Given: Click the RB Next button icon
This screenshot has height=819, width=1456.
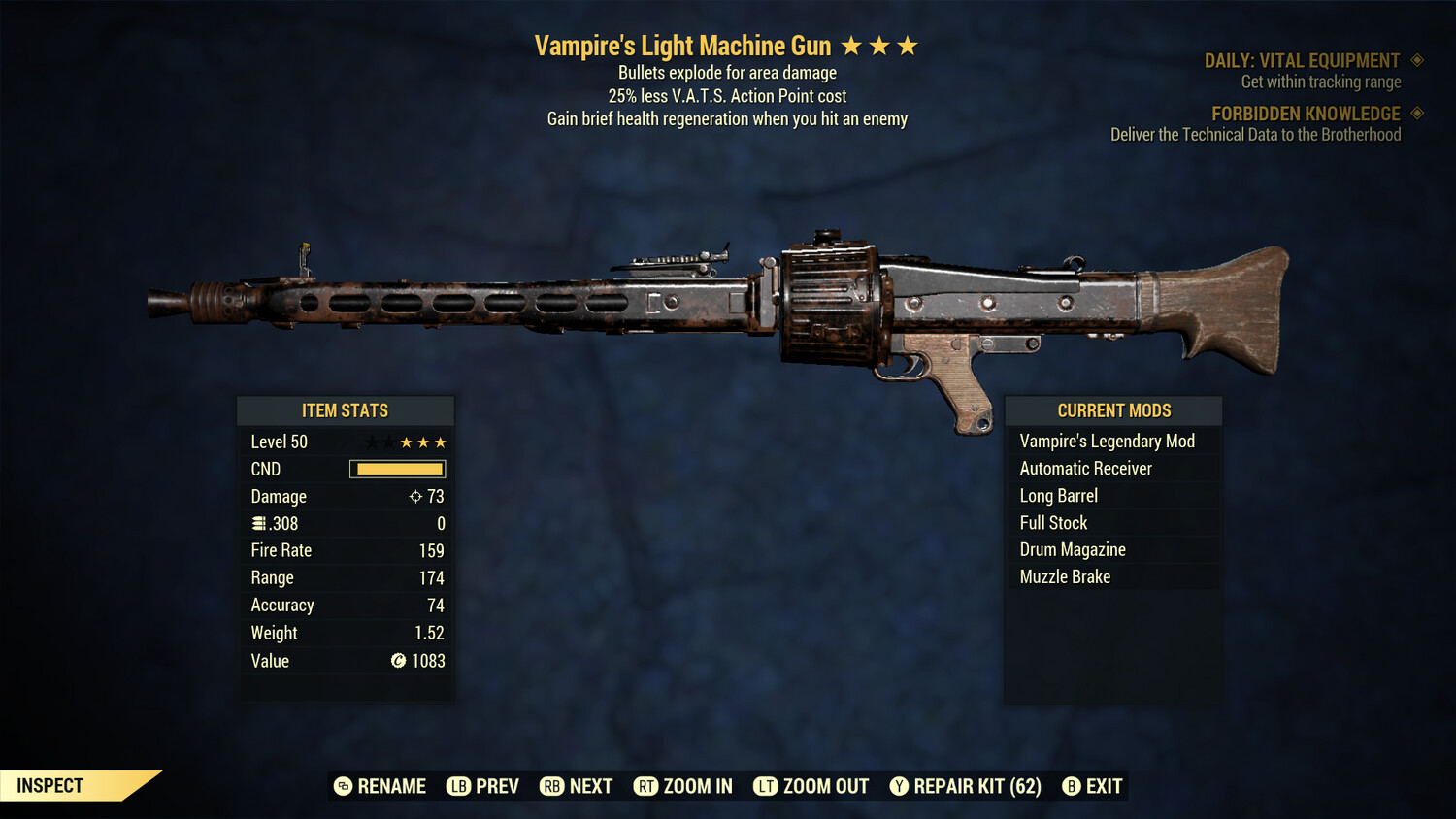Looking at the screenshot, I should point(551,786).
